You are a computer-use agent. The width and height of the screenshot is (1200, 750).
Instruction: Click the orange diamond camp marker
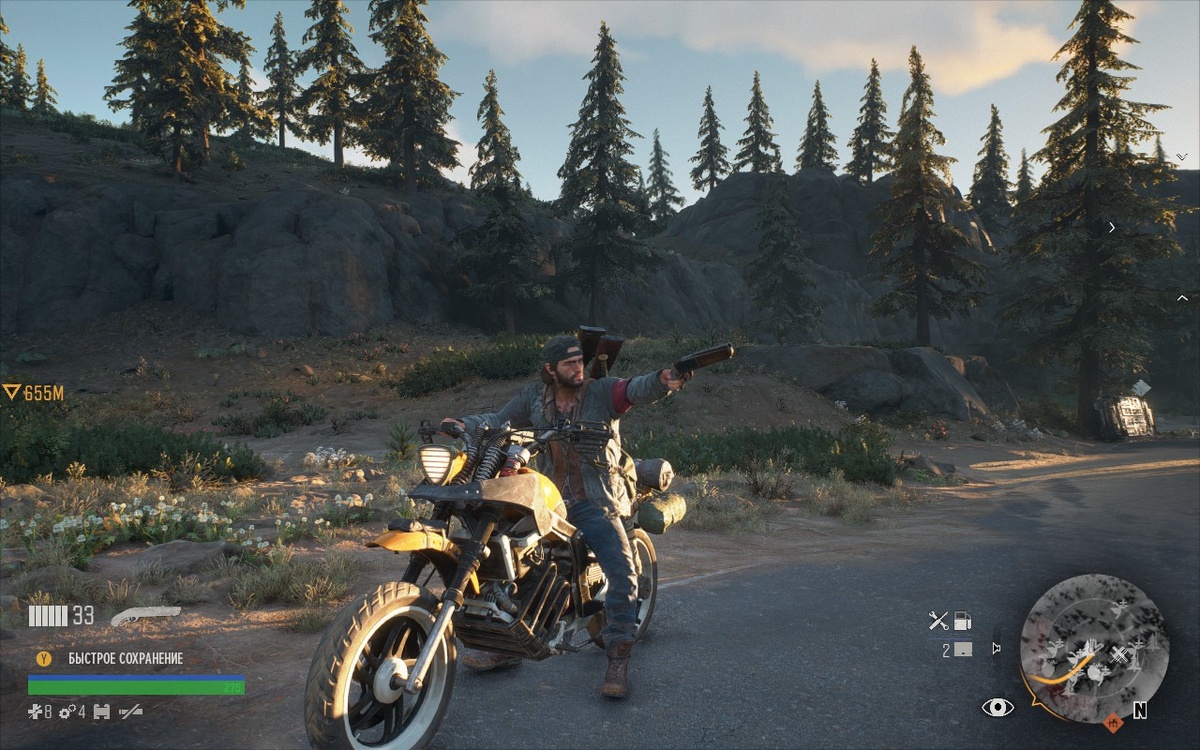click(1112, 722)
